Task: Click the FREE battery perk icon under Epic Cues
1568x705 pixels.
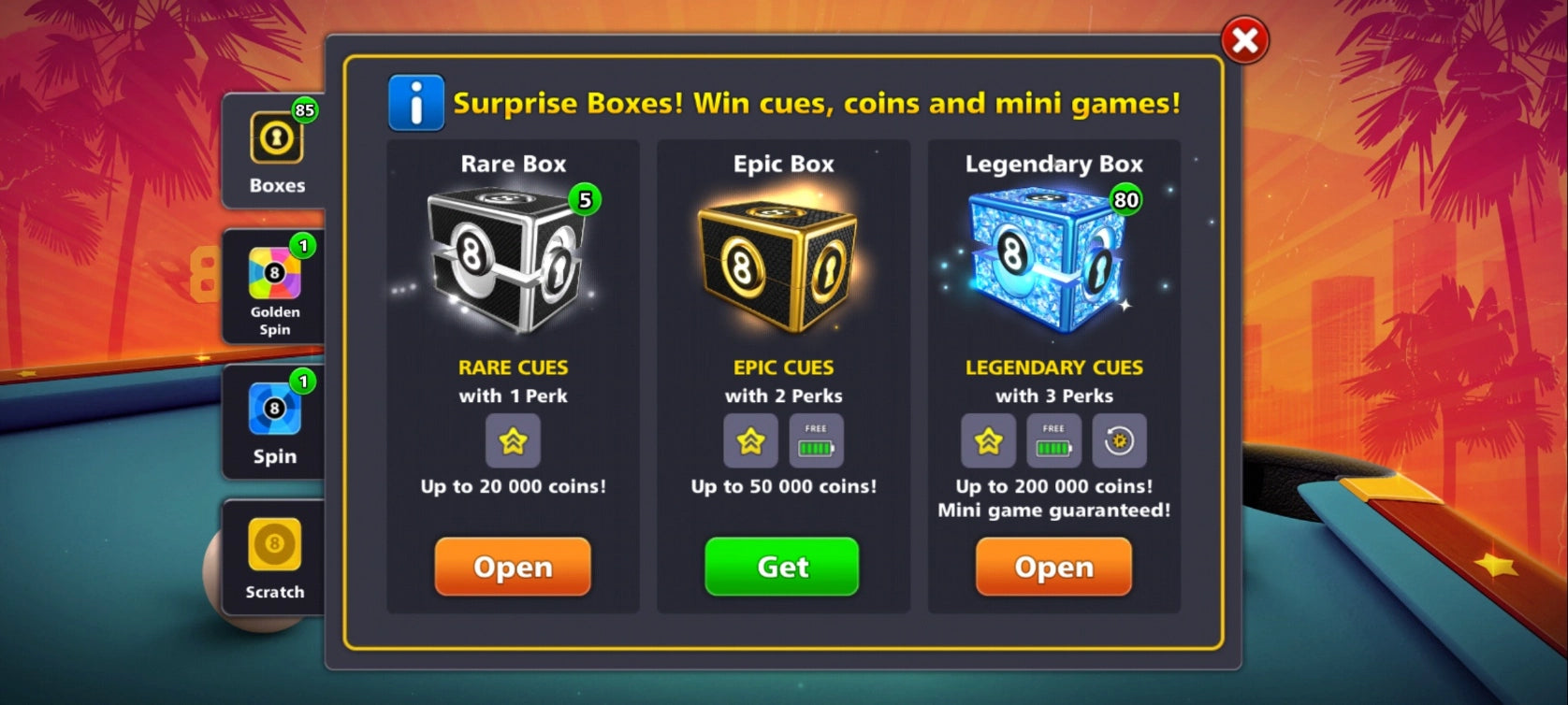Action: click(816, 440)
